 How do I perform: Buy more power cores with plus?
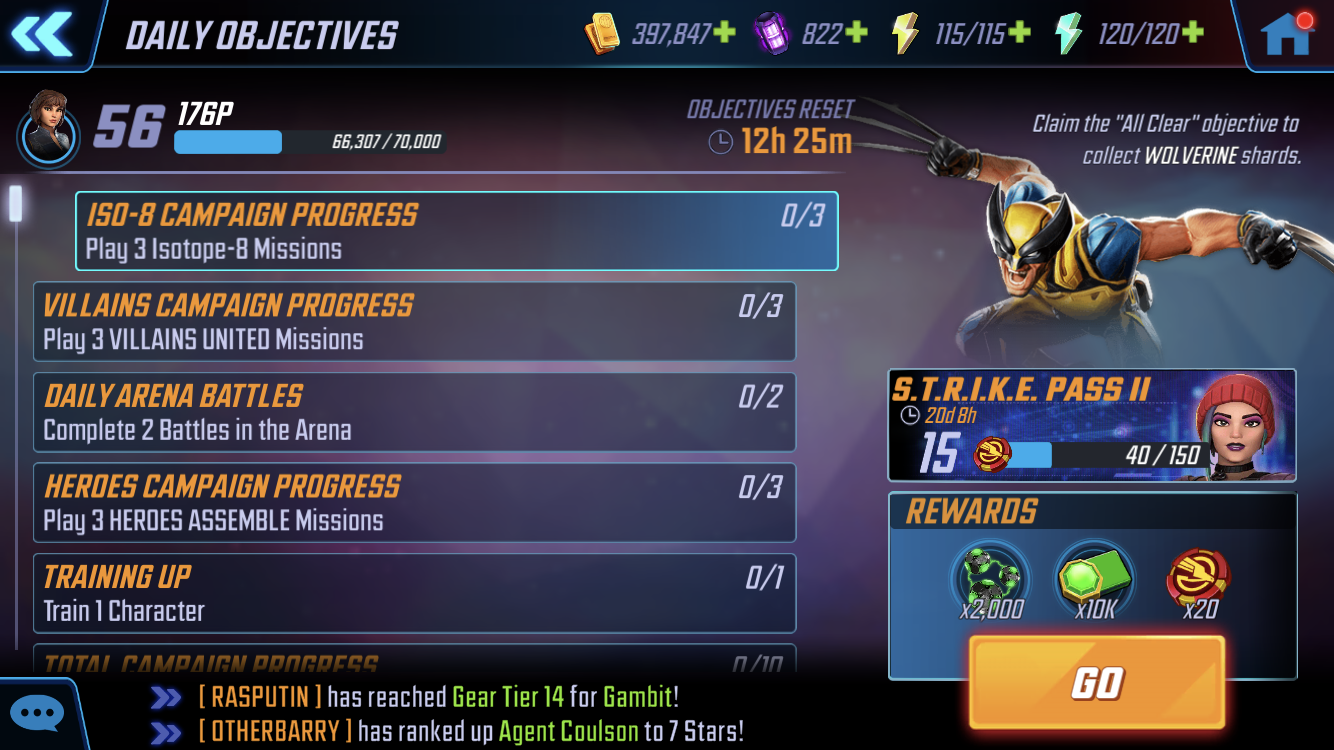click(x=856, y=33)
